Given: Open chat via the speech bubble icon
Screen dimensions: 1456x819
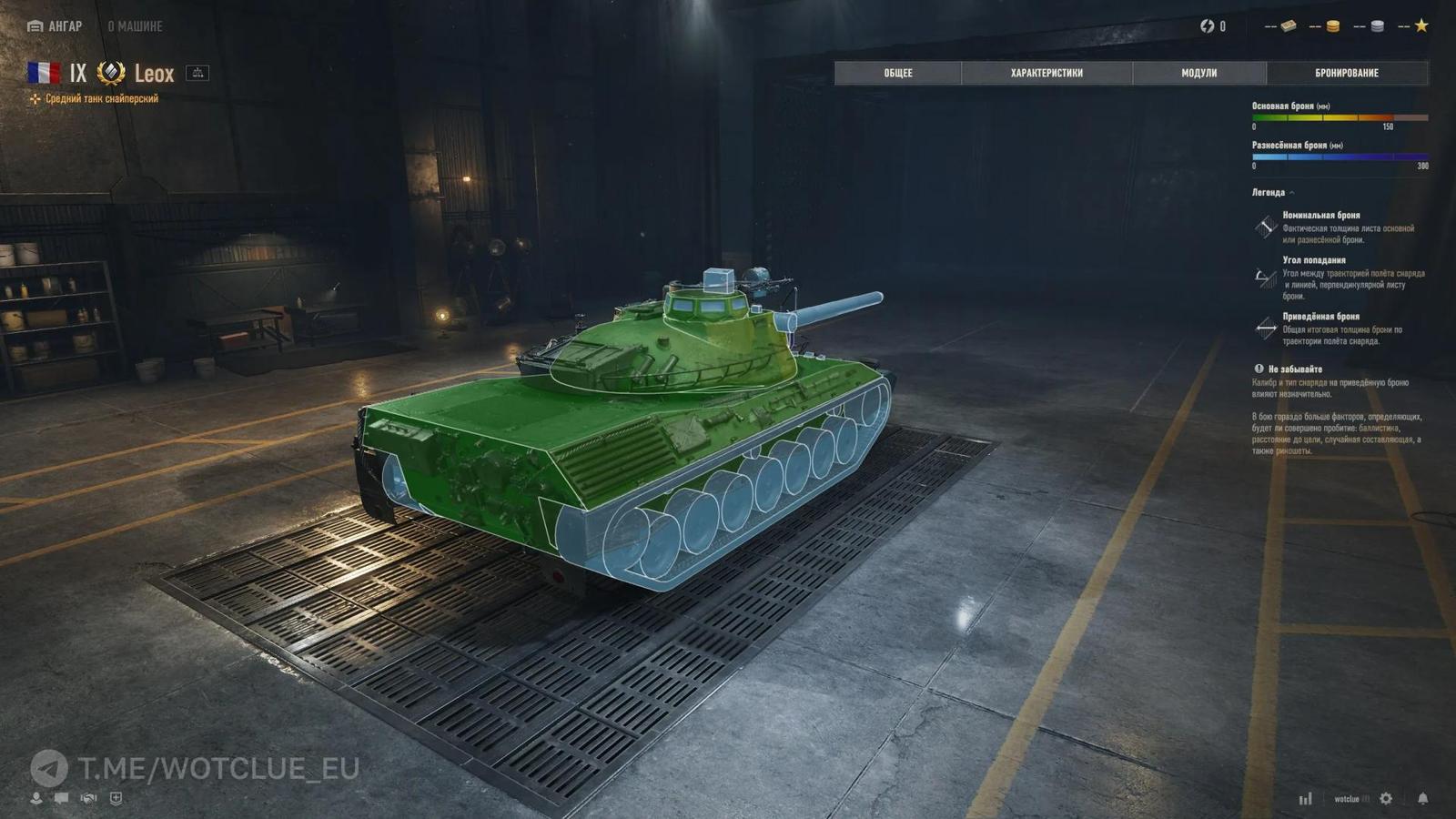Looking at the screenshot, I should click(61, 798).
